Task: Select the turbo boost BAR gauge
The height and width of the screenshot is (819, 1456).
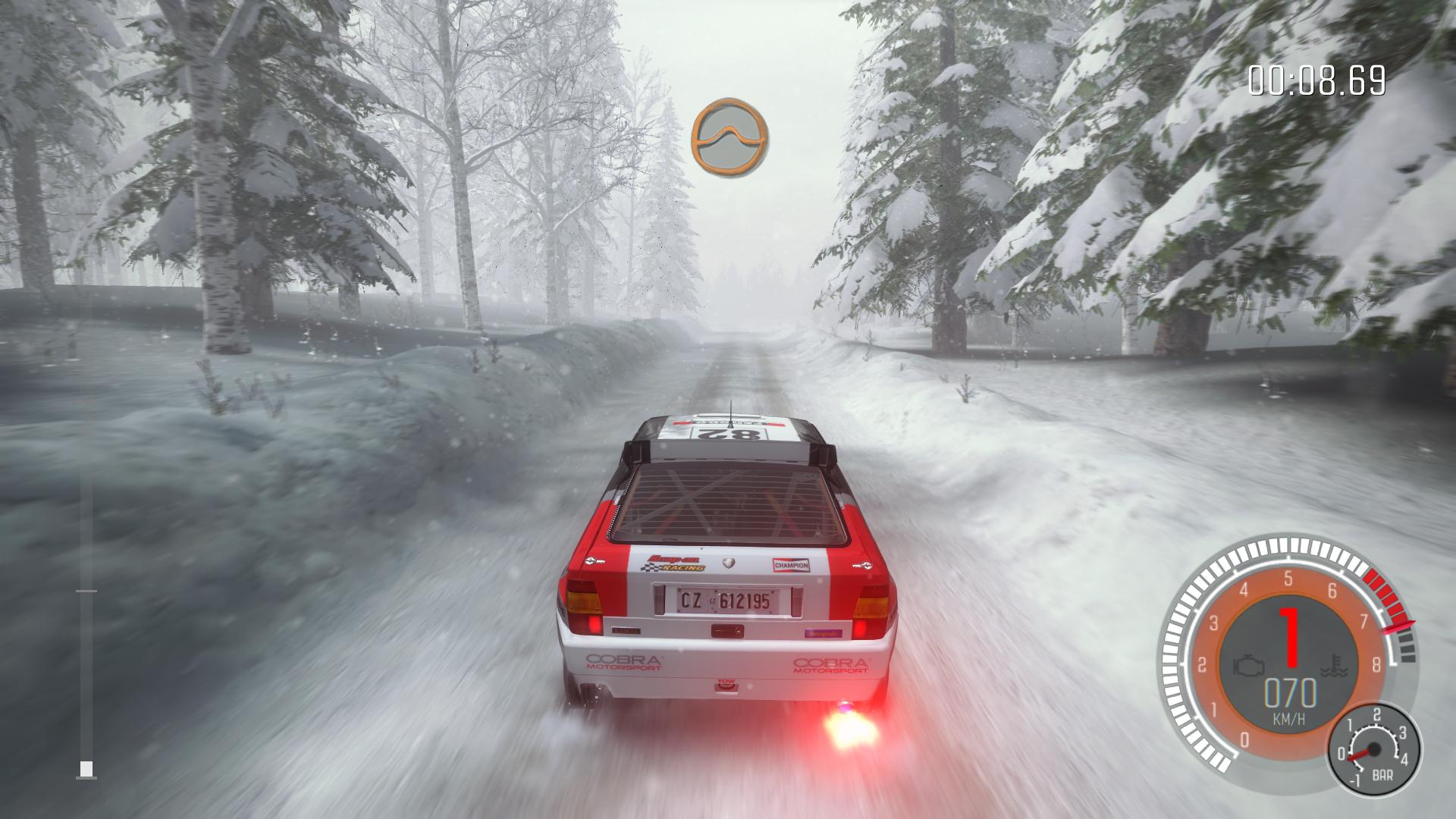Action: tap(1373, 752)
